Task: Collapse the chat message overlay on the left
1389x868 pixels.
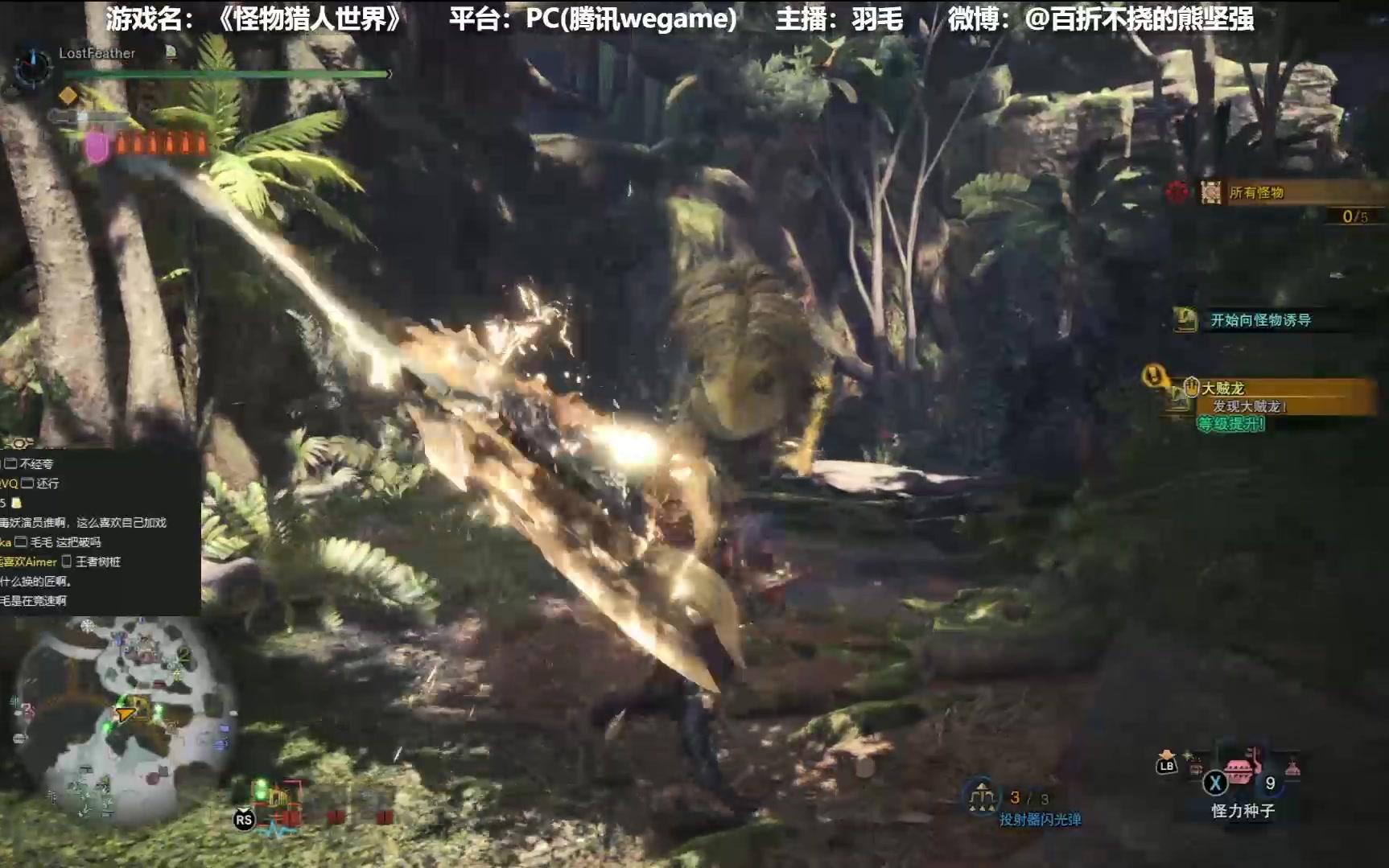Action: [97, 531]
